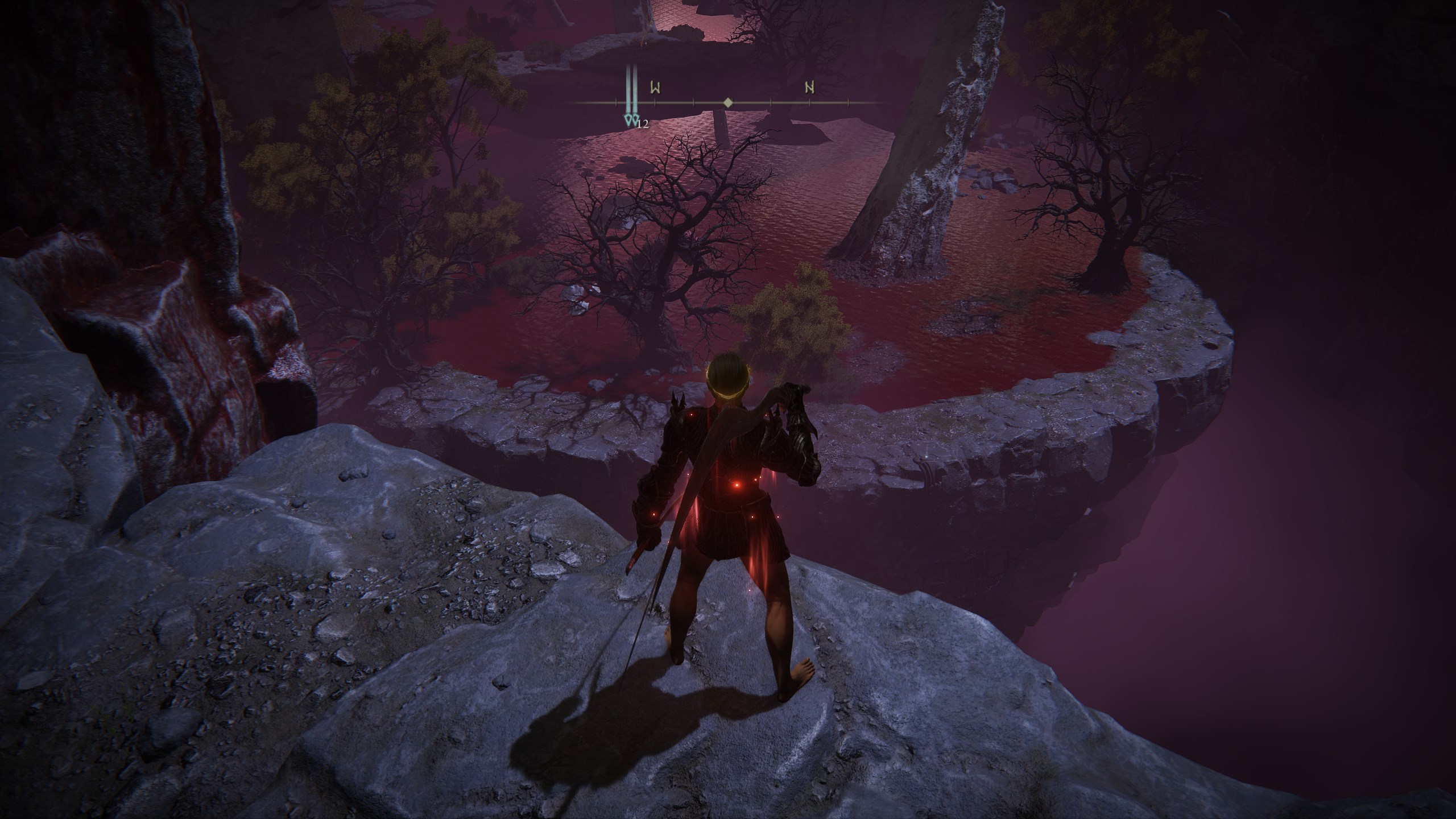Click along the horizontal compass bar
Viewport: 1456px width, 819px height.
[756, 104]
